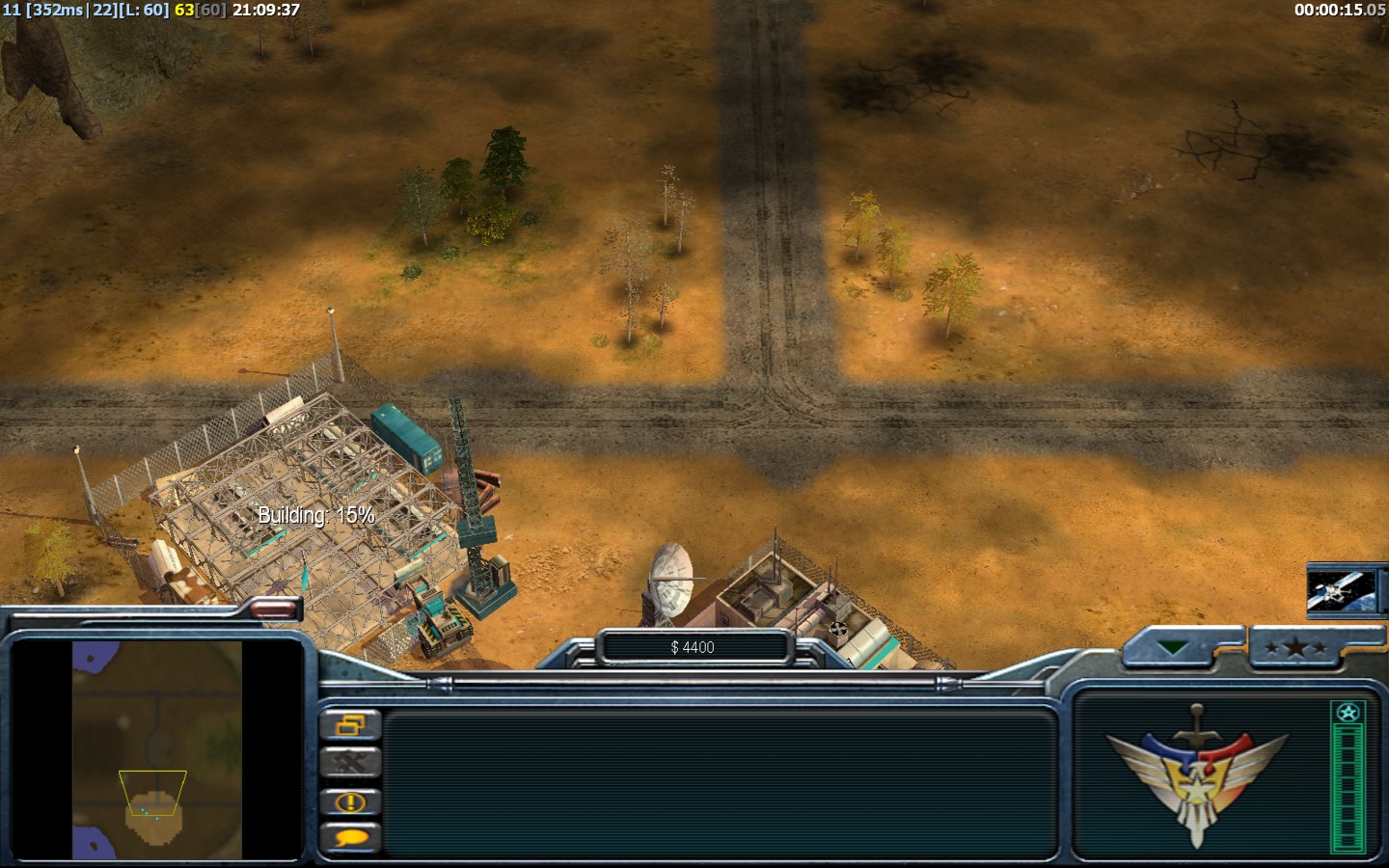The image size is (1389, 868).
Task: Select the wrench and hammer button
Action: [350, 763]
